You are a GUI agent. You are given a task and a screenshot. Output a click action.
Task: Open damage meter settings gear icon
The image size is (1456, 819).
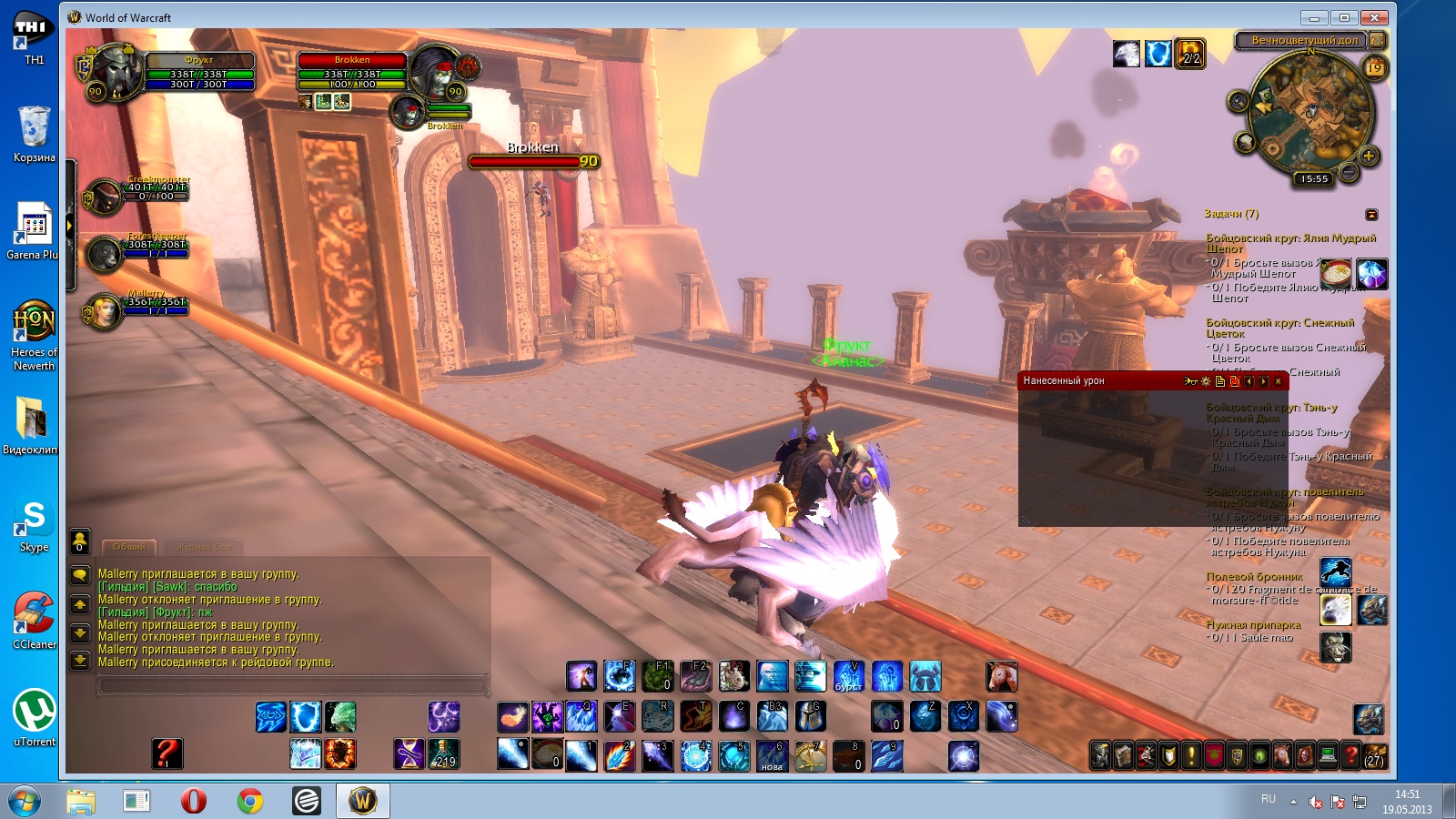coord(1206,381)
